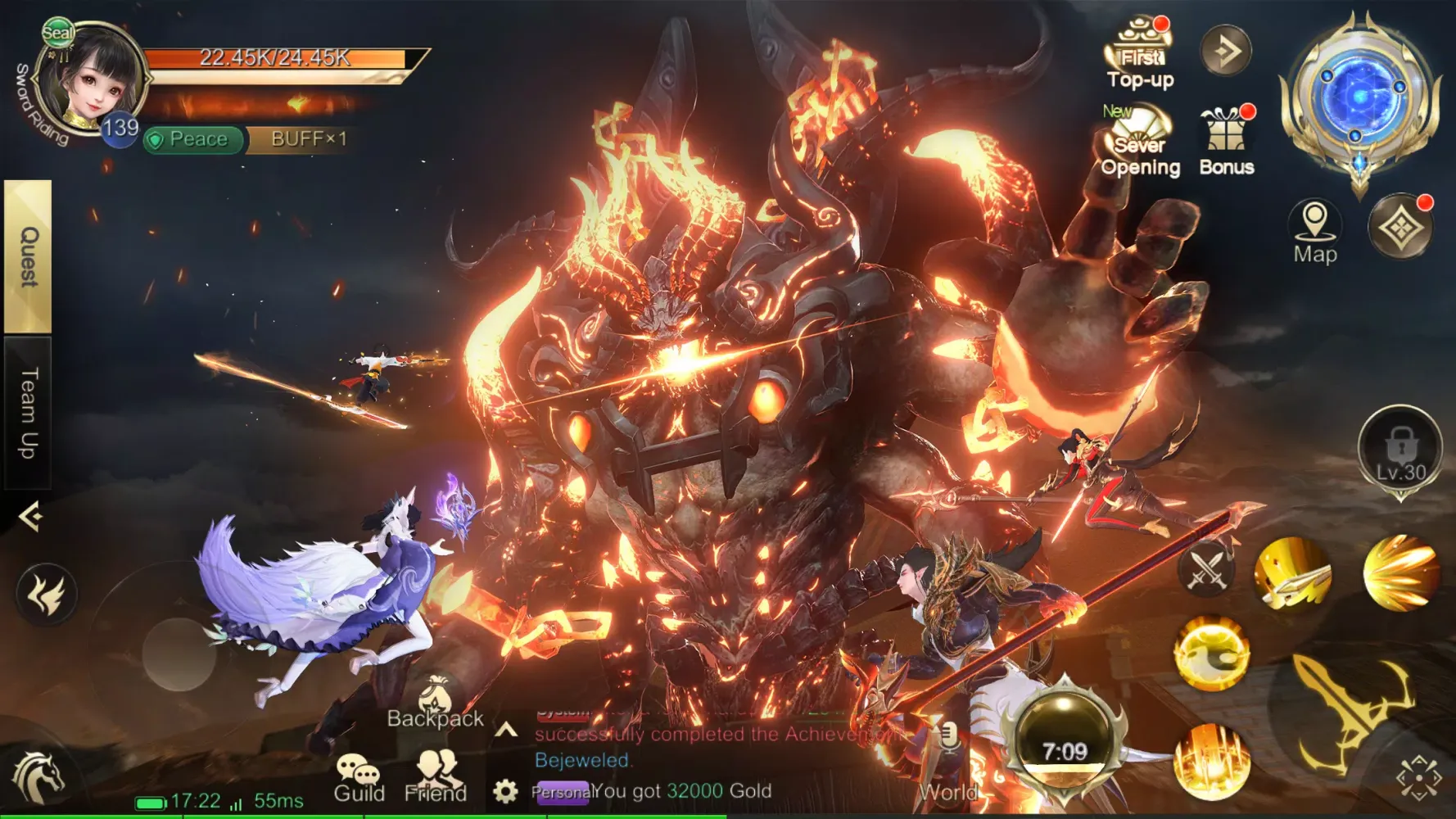
Task: Open chat settings with the gear icon
Action: click(505, 791)
